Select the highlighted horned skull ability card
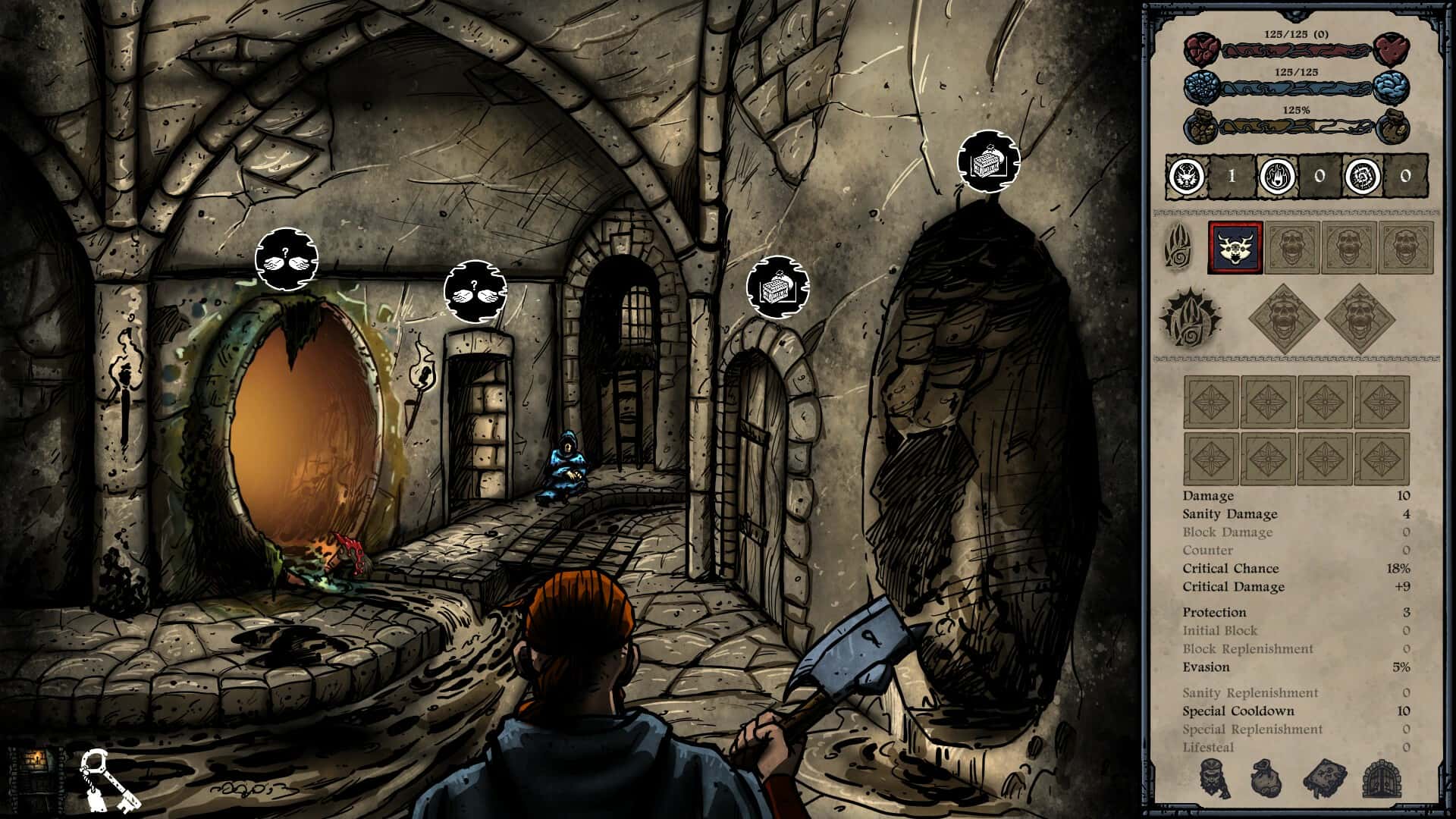Screen dimensions: 1456x819 [1235, 247]
